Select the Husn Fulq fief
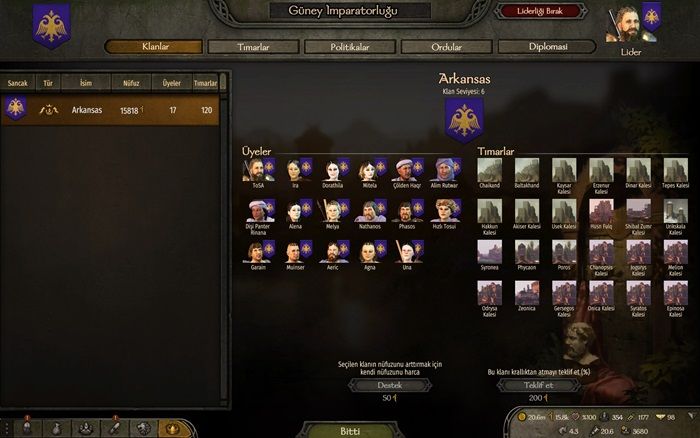 [x=601, y=212]
